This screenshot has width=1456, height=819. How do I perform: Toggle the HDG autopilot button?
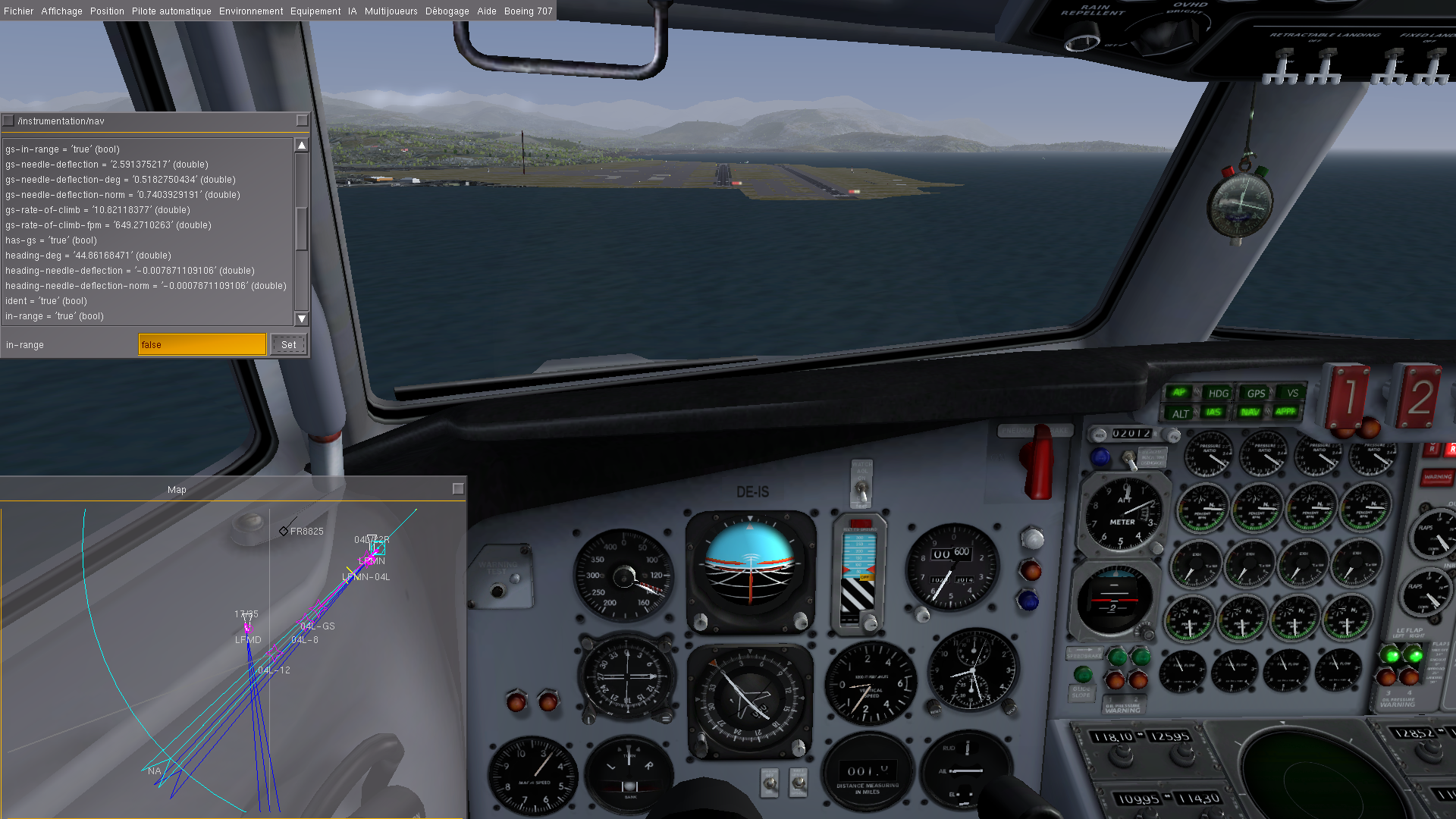1218,394
